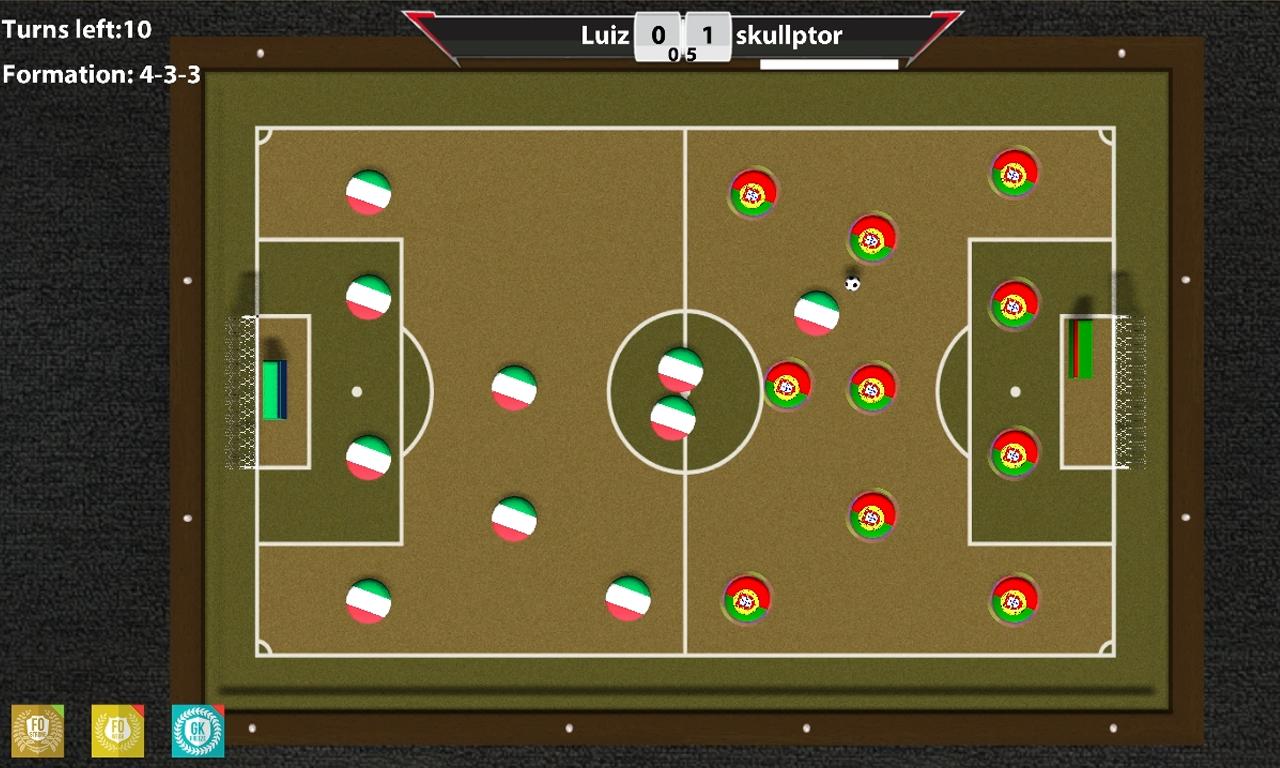Select Italy's green goalkeeper paddle
This screenshot has width=1280, height=768.
click(275, 389)
